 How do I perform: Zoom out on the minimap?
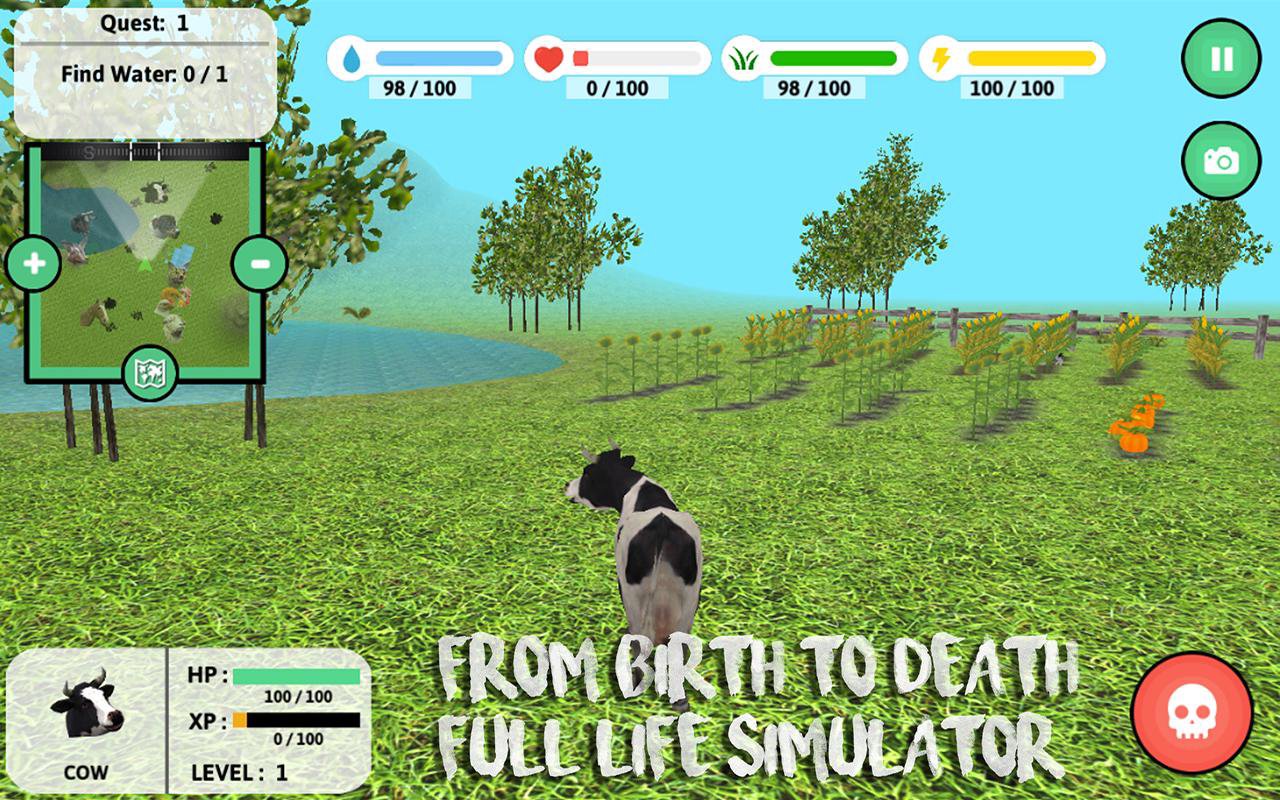coord(262,265)
